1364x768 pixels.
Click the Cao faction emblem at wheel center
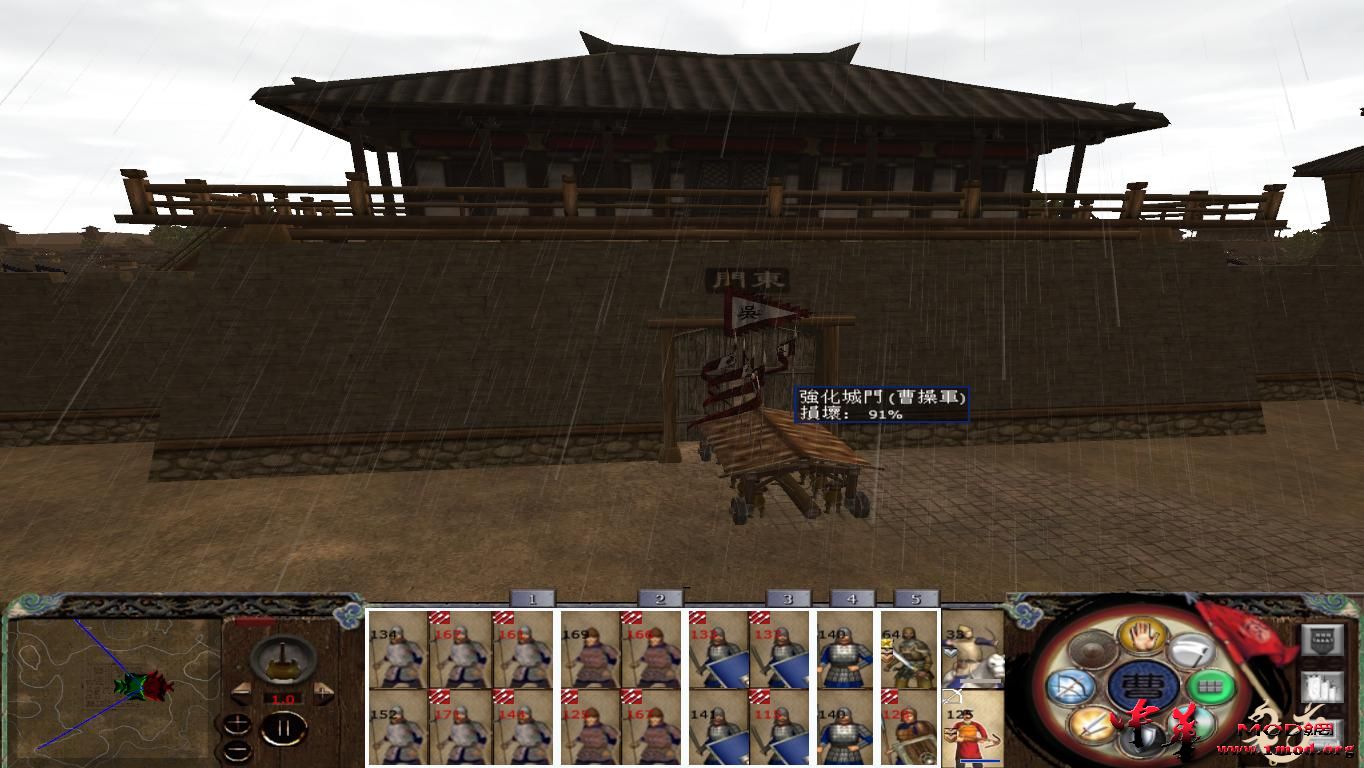pos(1145,686)
